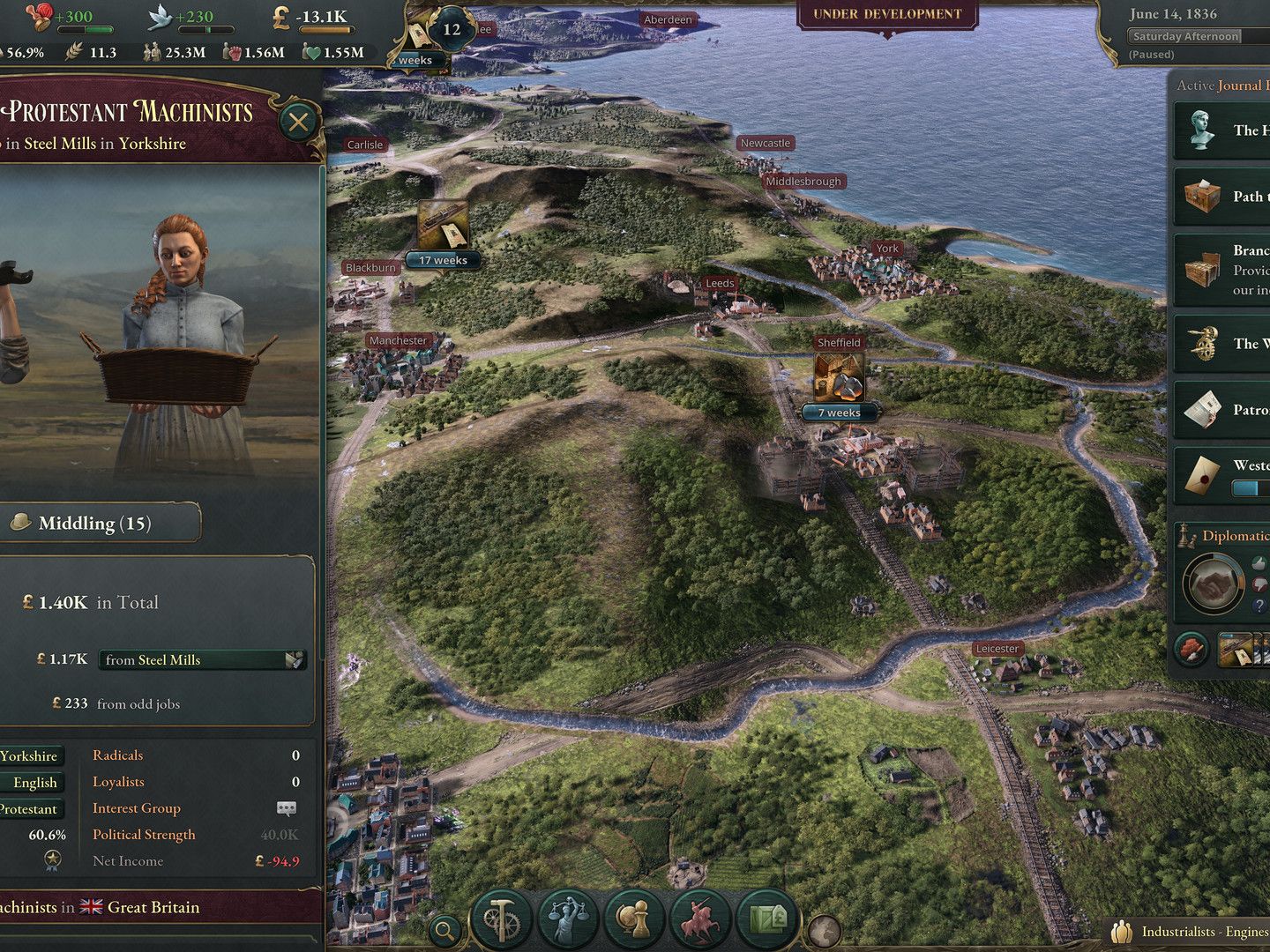
Task: Click the bureaucracy stamp icon in top bar
Action: pos(40,17)
